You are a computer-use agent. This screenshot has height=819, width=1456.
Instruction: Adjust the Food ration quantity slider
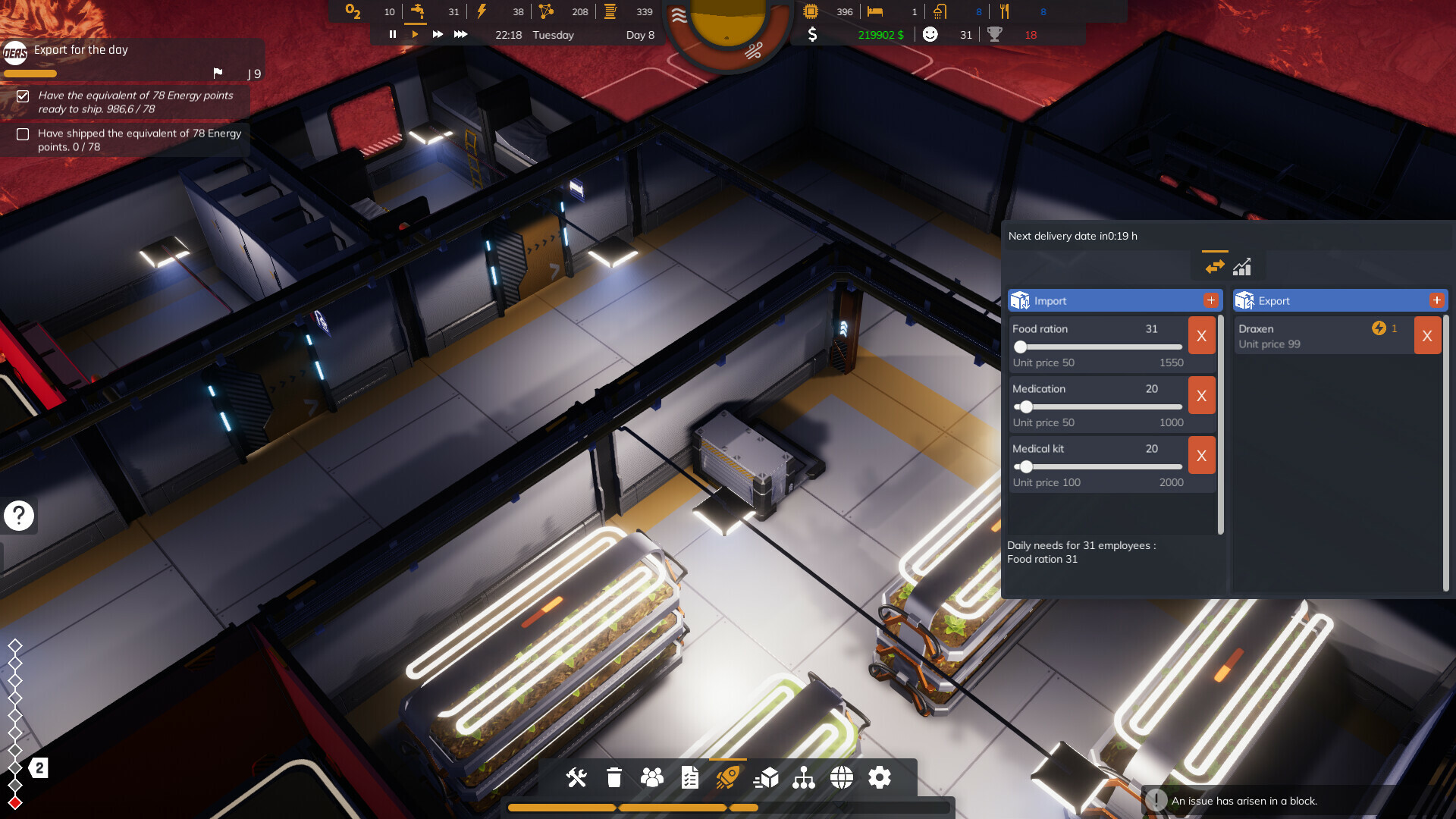[x=1020, y=347]
